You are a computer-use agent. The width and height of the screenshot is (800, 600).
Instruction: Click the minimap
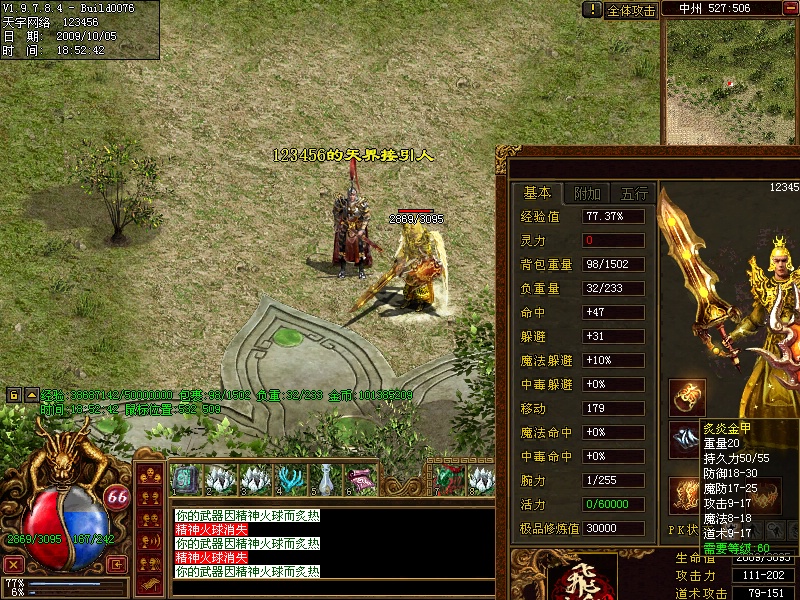(731, 82)
